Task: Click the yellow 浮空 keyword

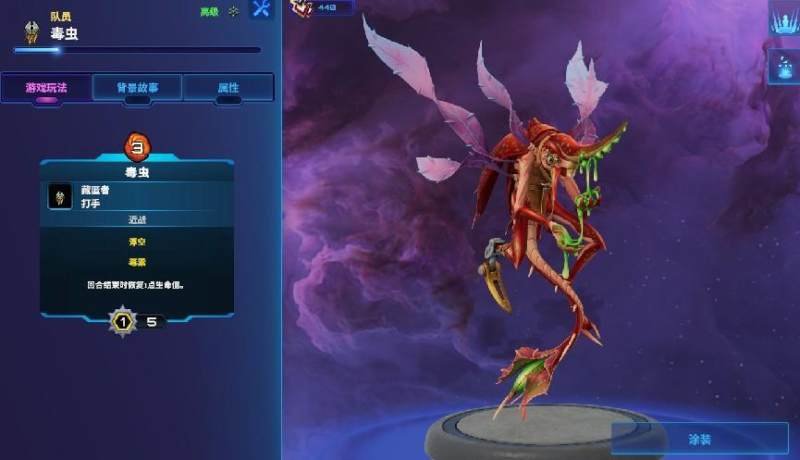Action: click(x=137, y=241)
